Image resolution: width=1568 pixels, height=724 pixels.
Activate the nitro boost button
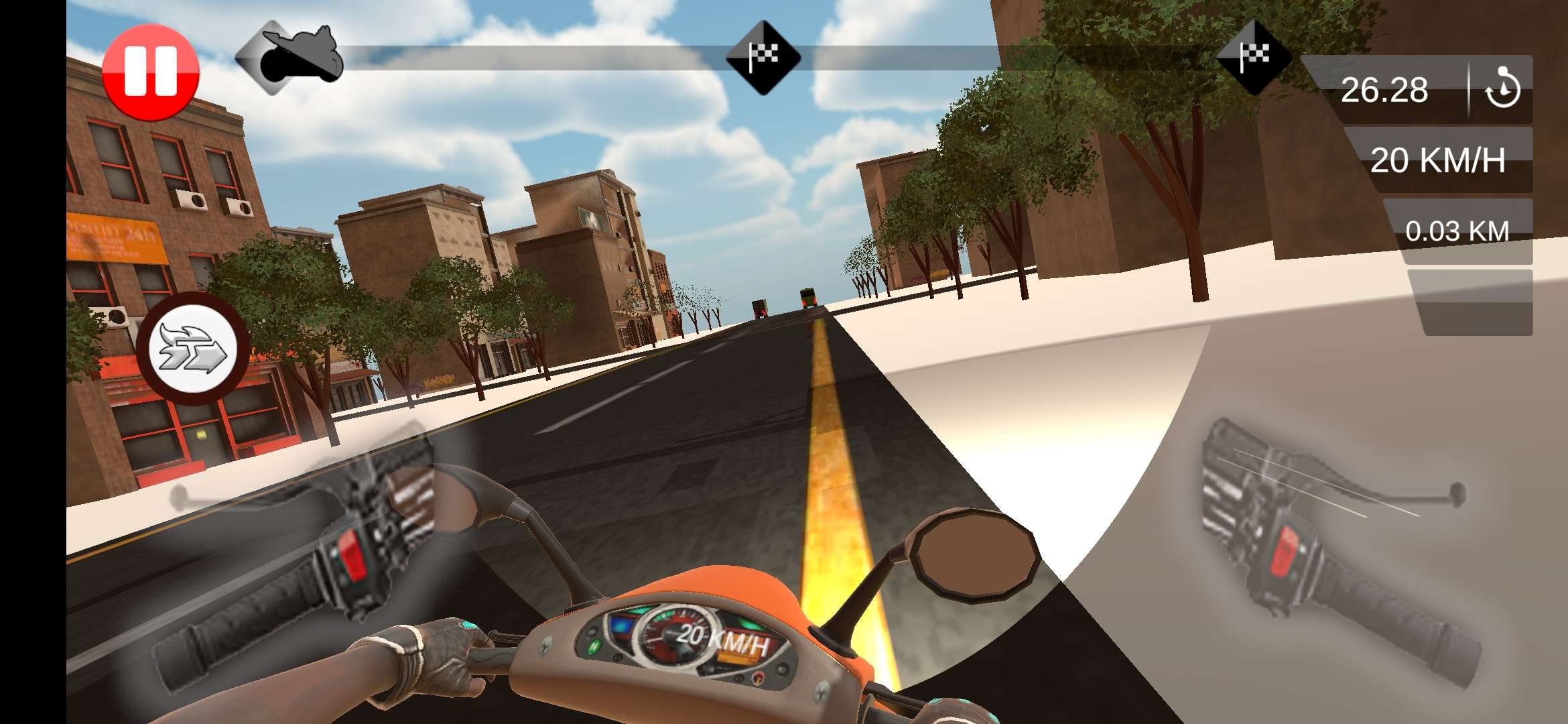(x=193, y=349)
